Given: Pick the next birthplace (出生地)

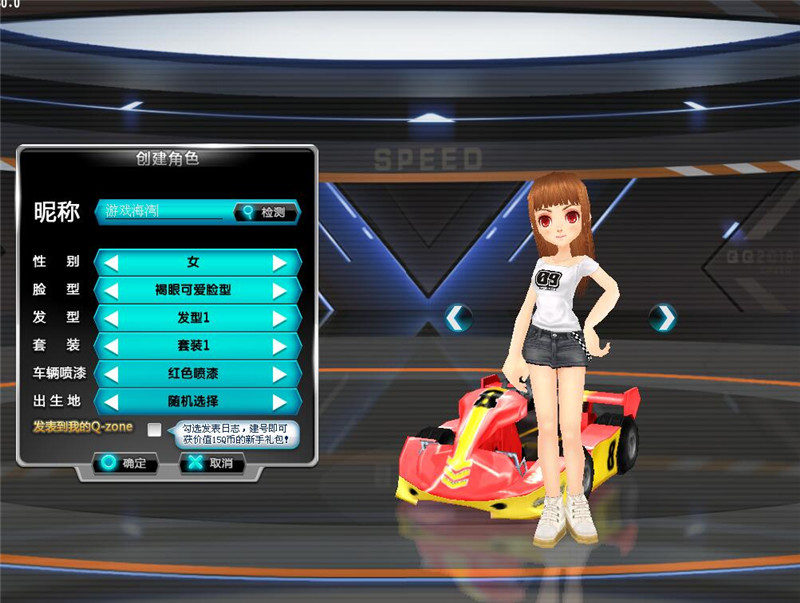Looking at the screenshot, I should pyautogui.click(x=281, y=402).
